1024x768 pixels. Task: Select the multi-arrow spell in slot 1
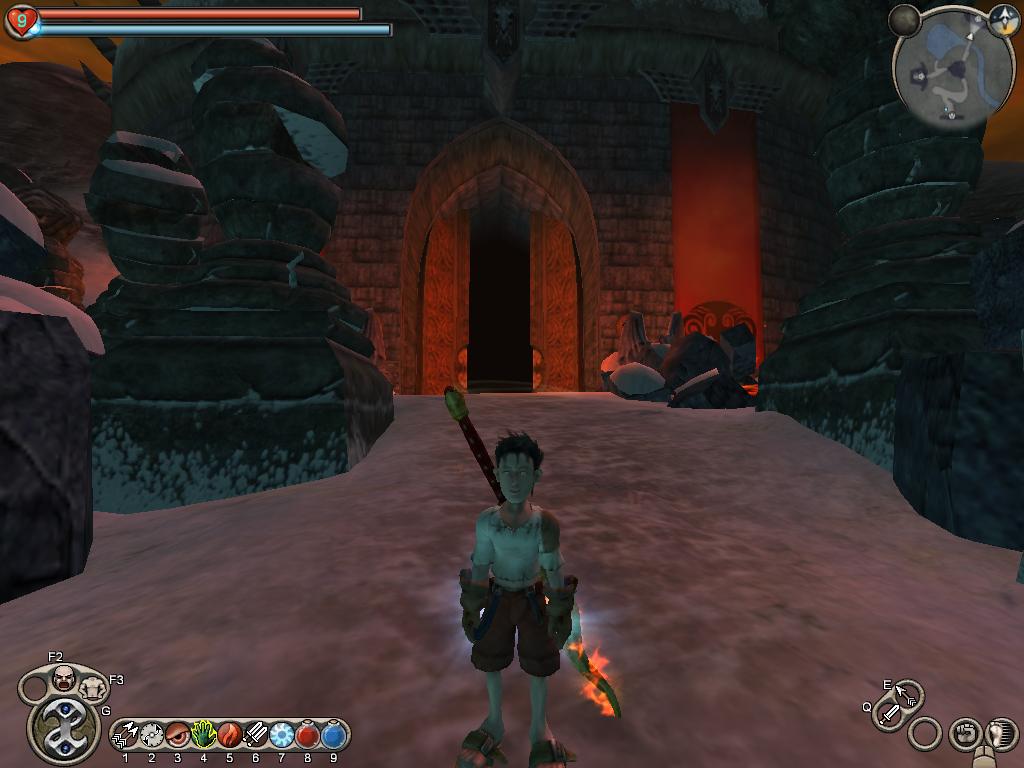click(126, 736)
